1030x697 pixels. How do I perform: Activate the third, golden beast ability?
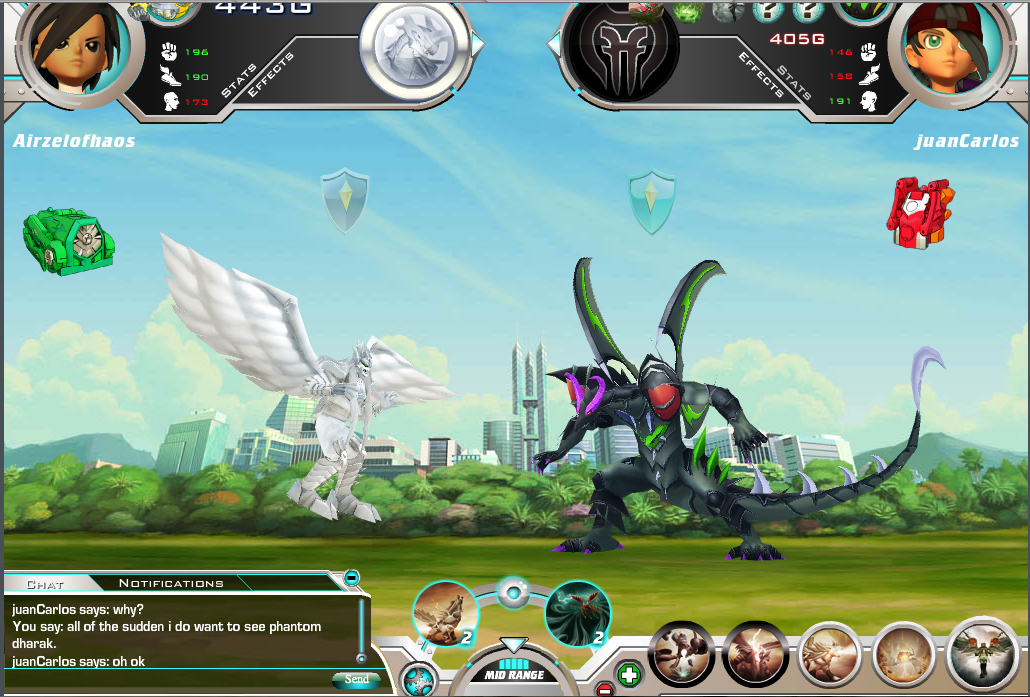click(x=831, y=655)
